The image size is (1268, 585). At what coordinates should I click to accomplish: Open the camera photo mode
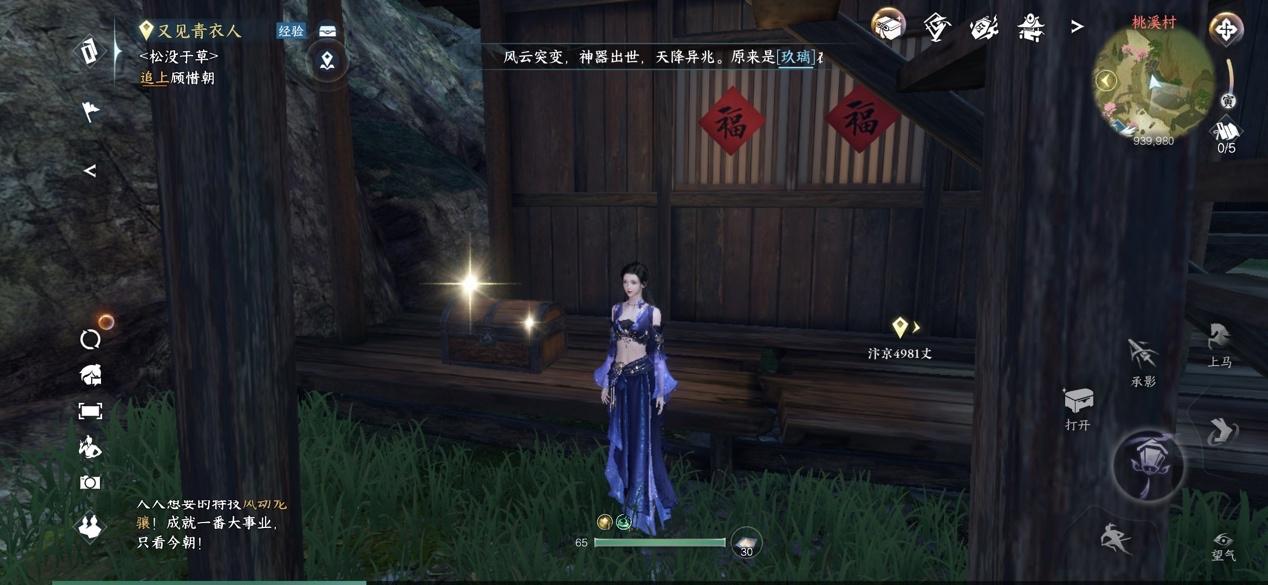[x=90, y=482]
